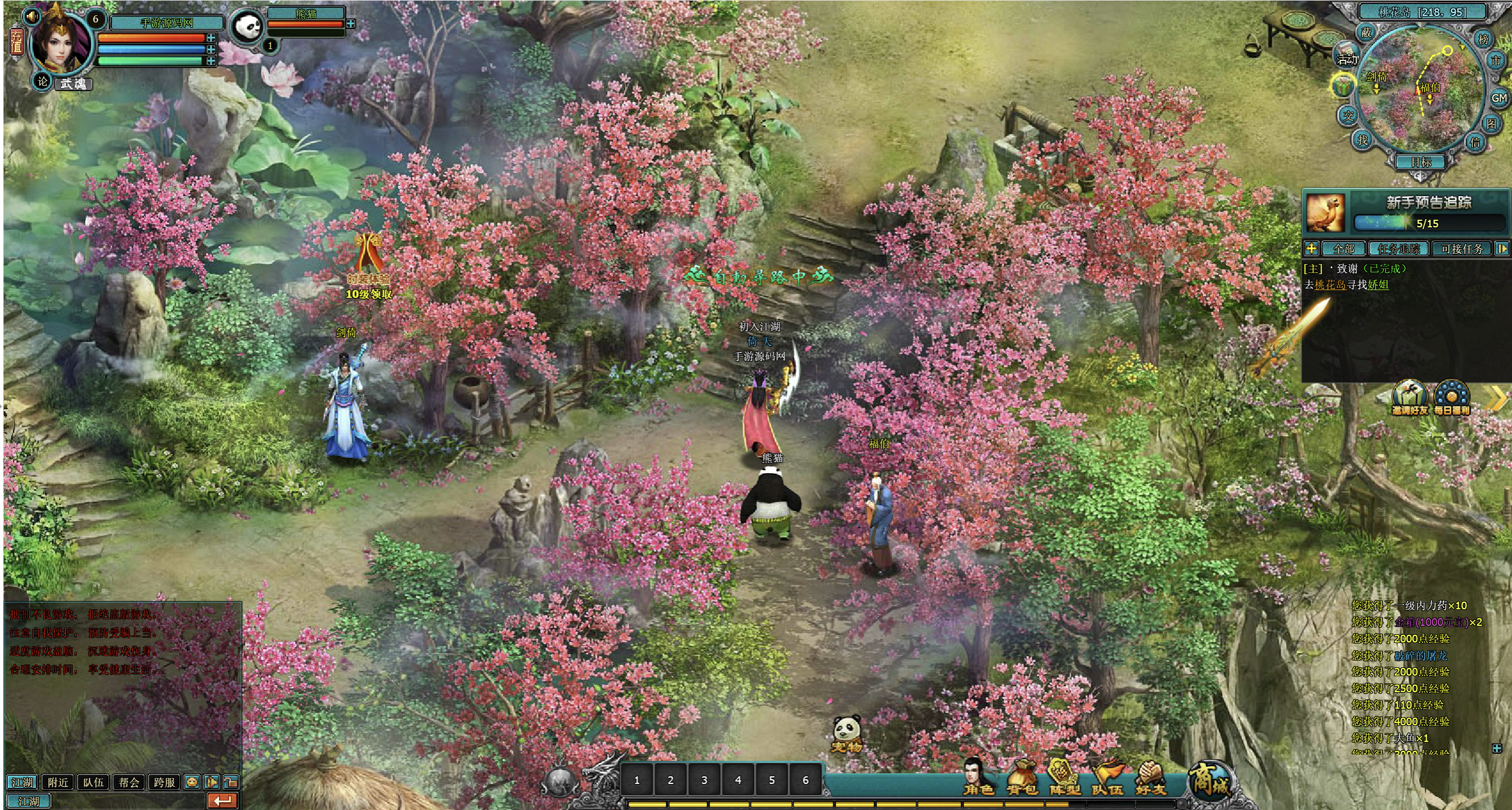This screenshot has height=810, width=1512.
Task: Switch to the 可接任务 available quests tab
Action: [x=1462, y=249]
